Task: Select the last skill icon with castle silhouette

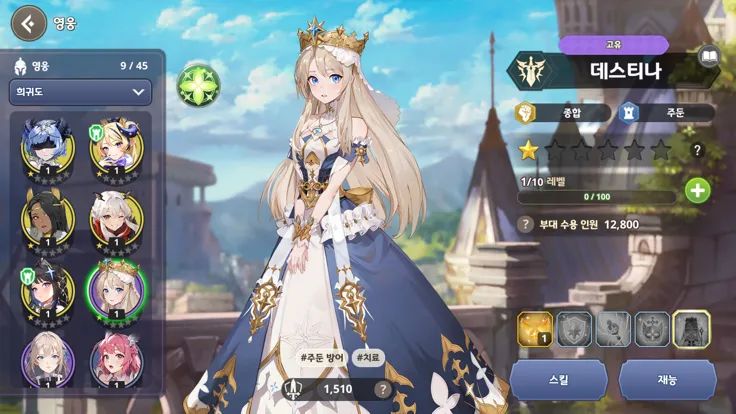Action: (x=691, y=328)
